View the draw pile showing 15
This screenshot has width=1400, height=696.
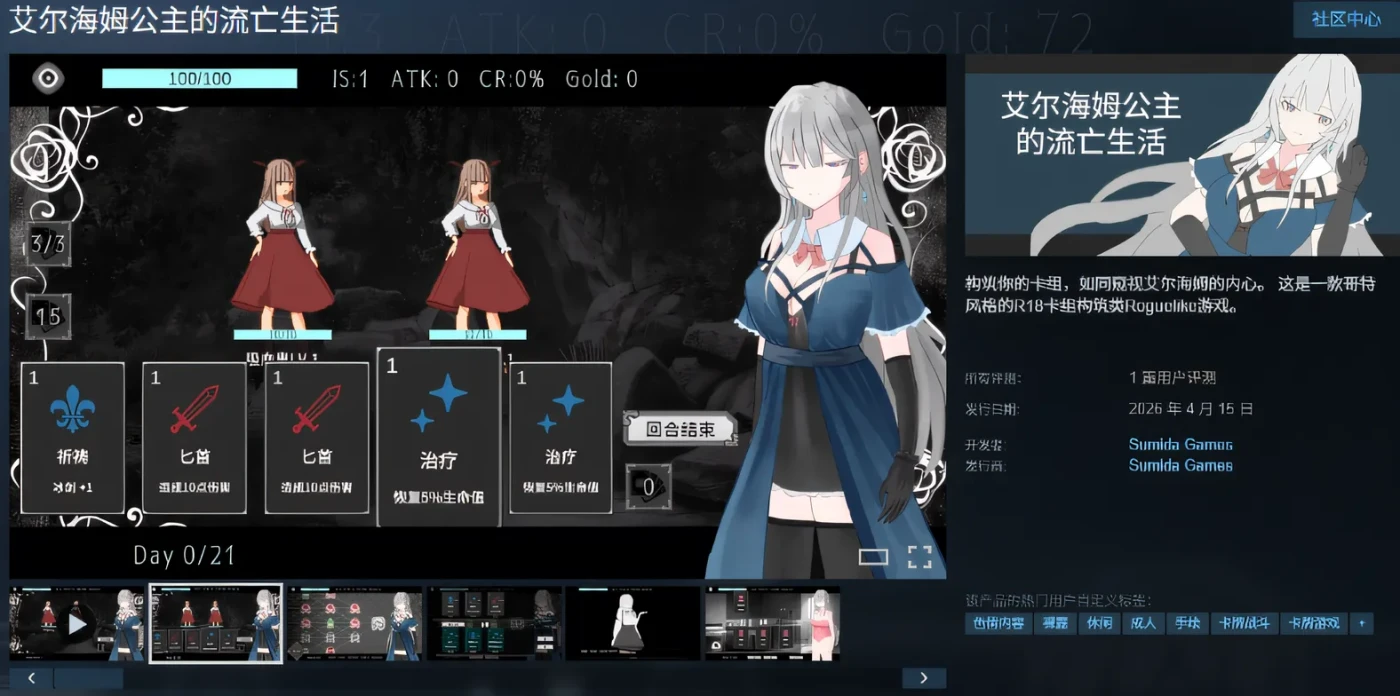click(47, 316)
